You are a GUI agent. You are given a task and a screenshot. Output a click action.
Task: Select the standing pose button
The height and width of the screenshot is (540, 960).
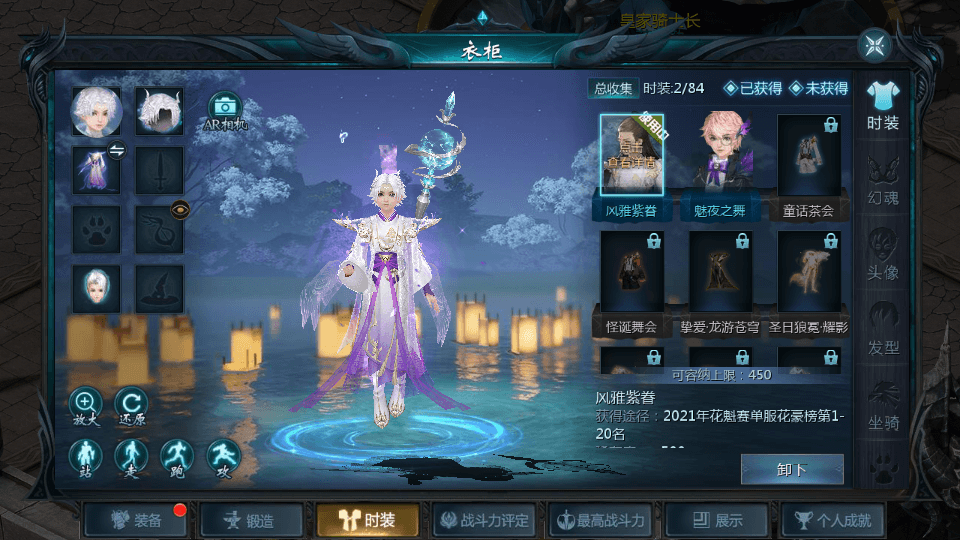click(x=85, y=456)
